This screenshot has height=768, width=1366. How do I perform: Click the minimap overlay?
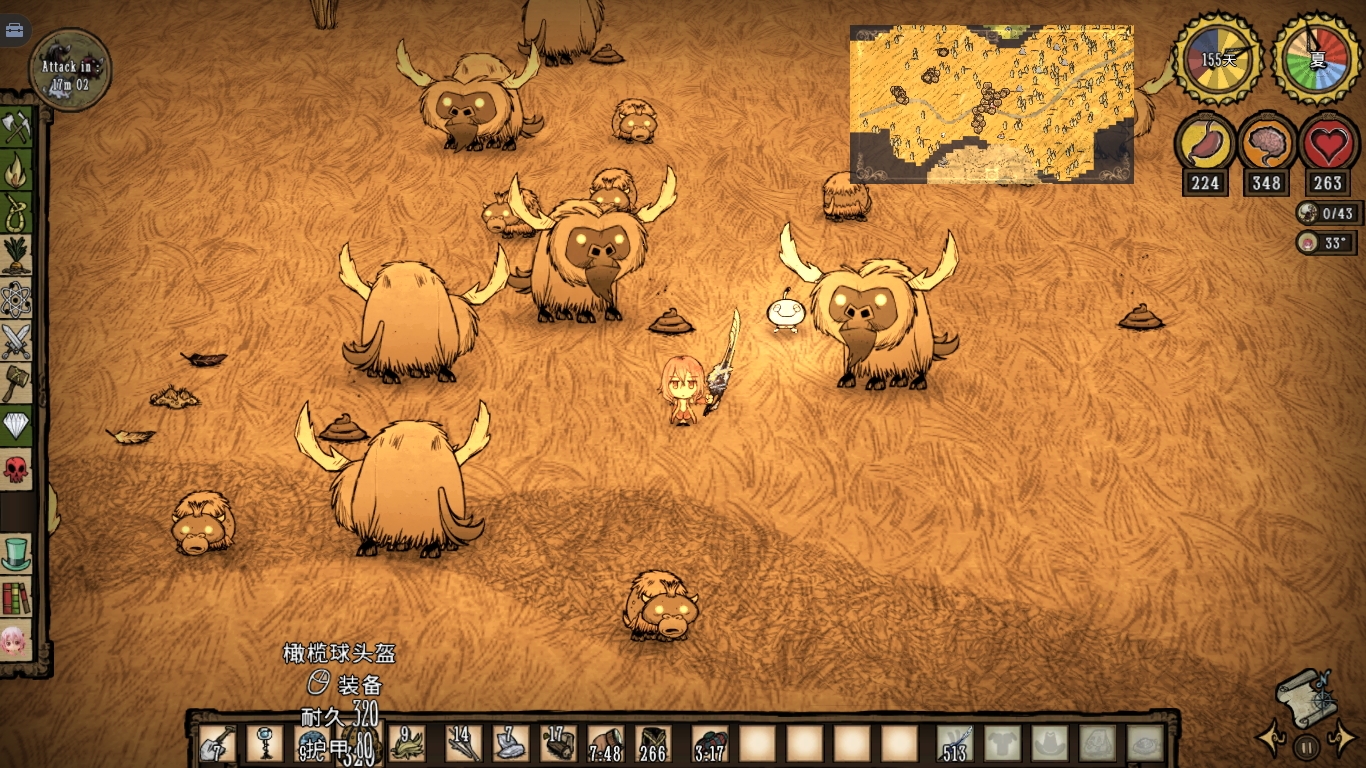[x=991, y=104]
